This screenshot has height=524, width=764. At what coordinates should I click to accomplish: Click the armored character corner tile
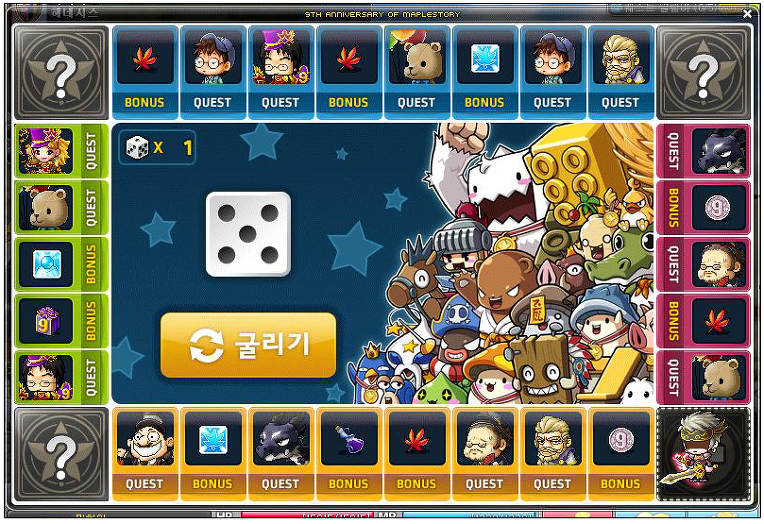click(x=704, y=454)
